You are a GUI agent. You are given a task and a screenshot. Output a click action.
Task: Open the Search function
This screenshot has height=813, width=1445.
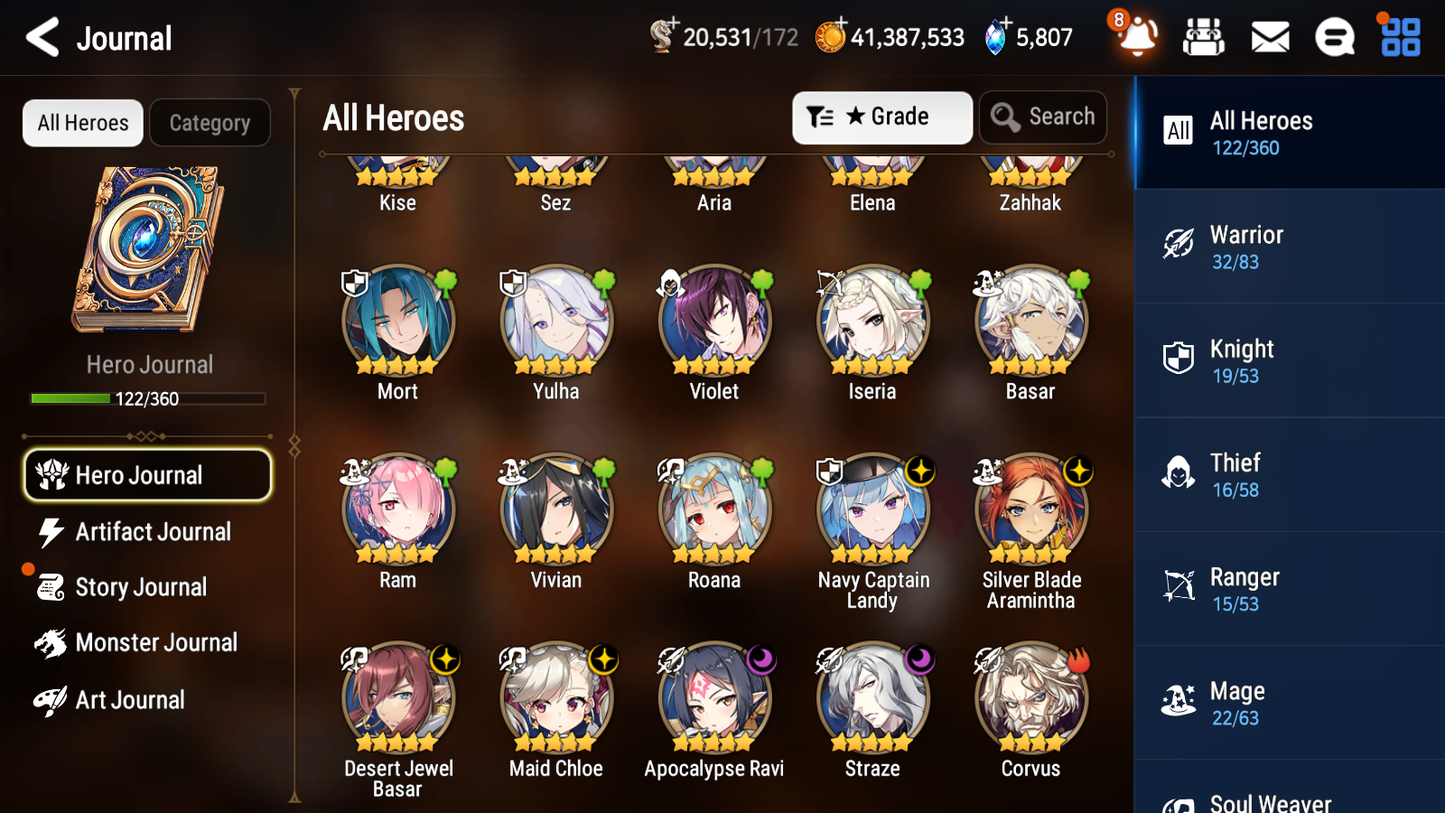[x=1043, y=116]
